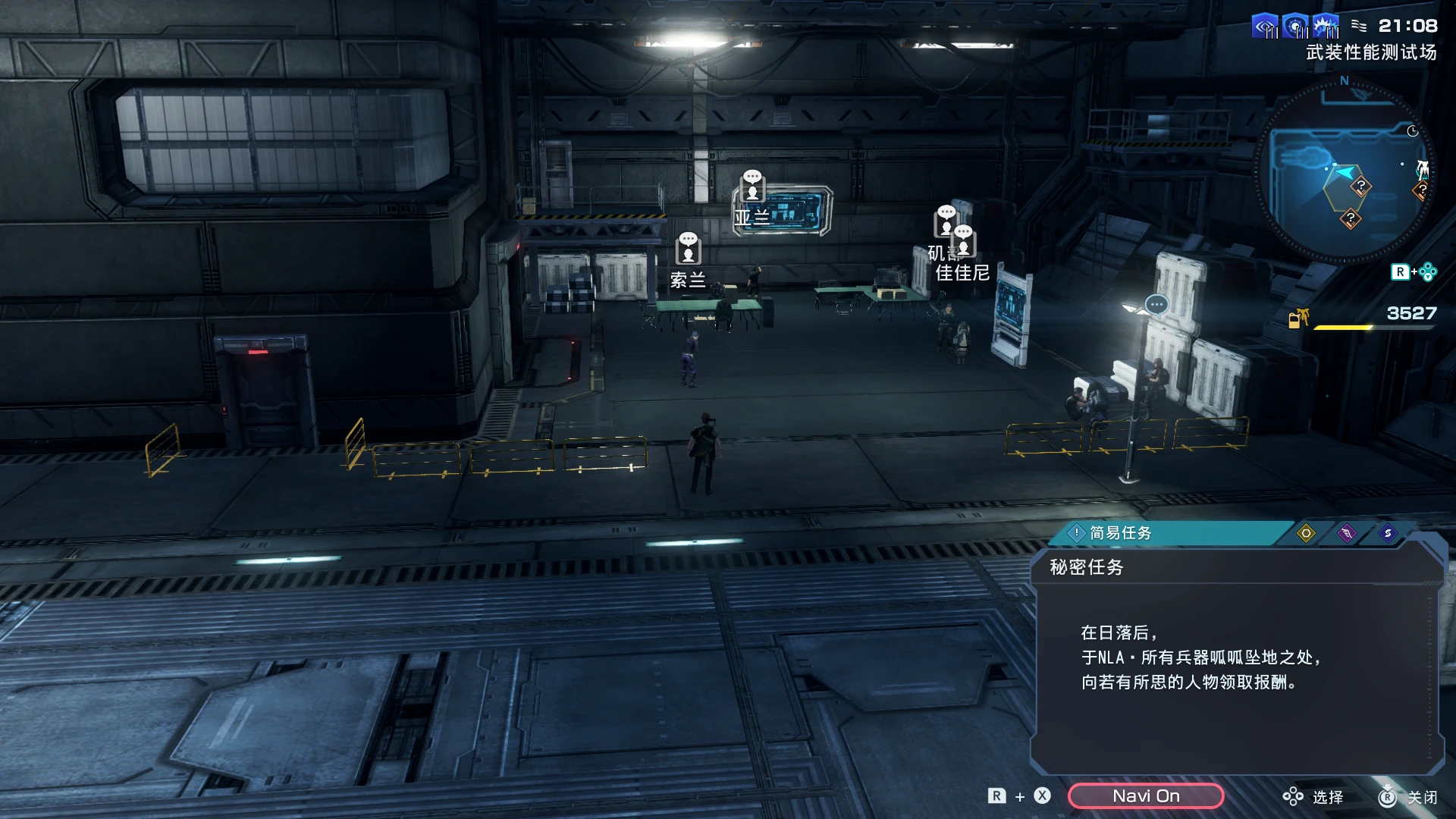Open the circular minimap
This screenshot has height=819, width=1456.
pyautogui.click(x=1344, y=174)
